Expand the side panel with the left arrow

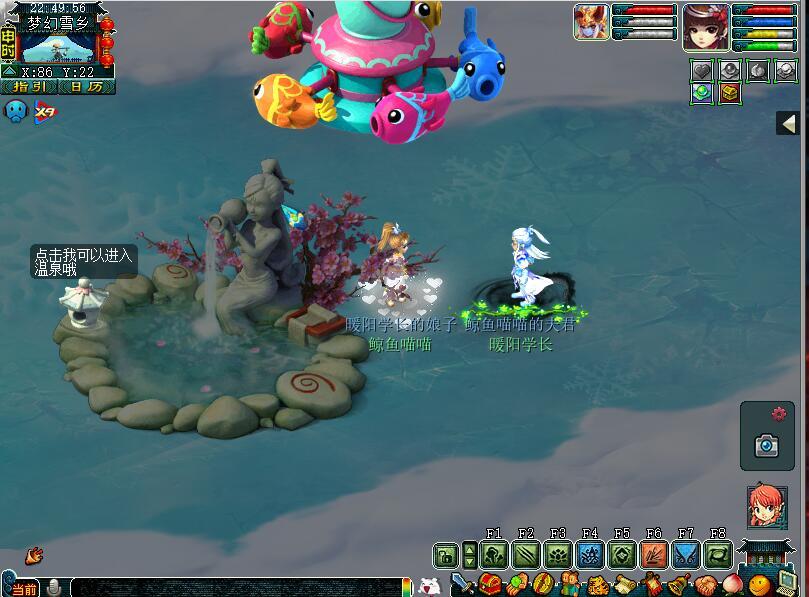coord(789,123)
